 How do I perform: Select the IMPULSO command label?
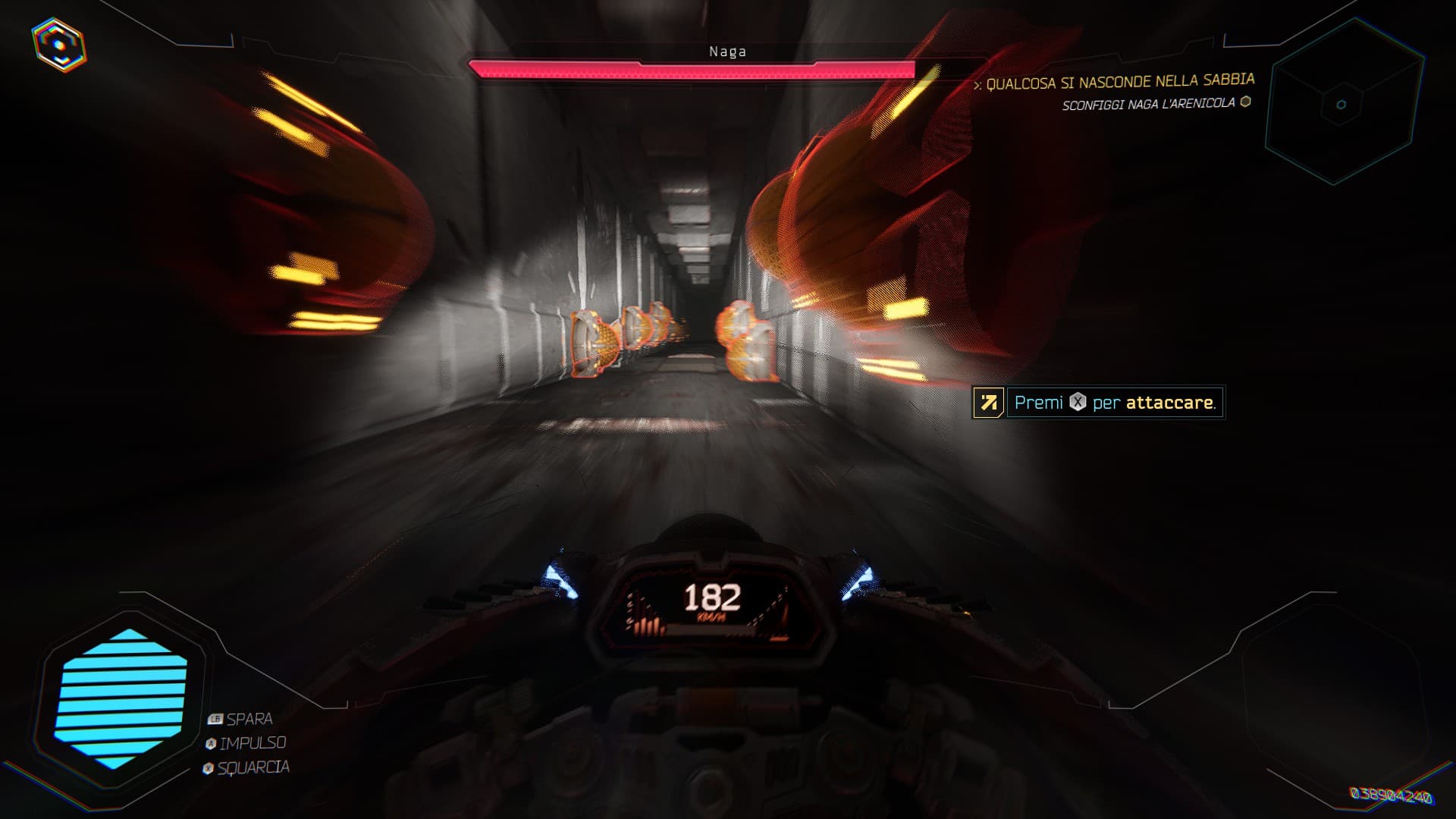coord(252,745)
